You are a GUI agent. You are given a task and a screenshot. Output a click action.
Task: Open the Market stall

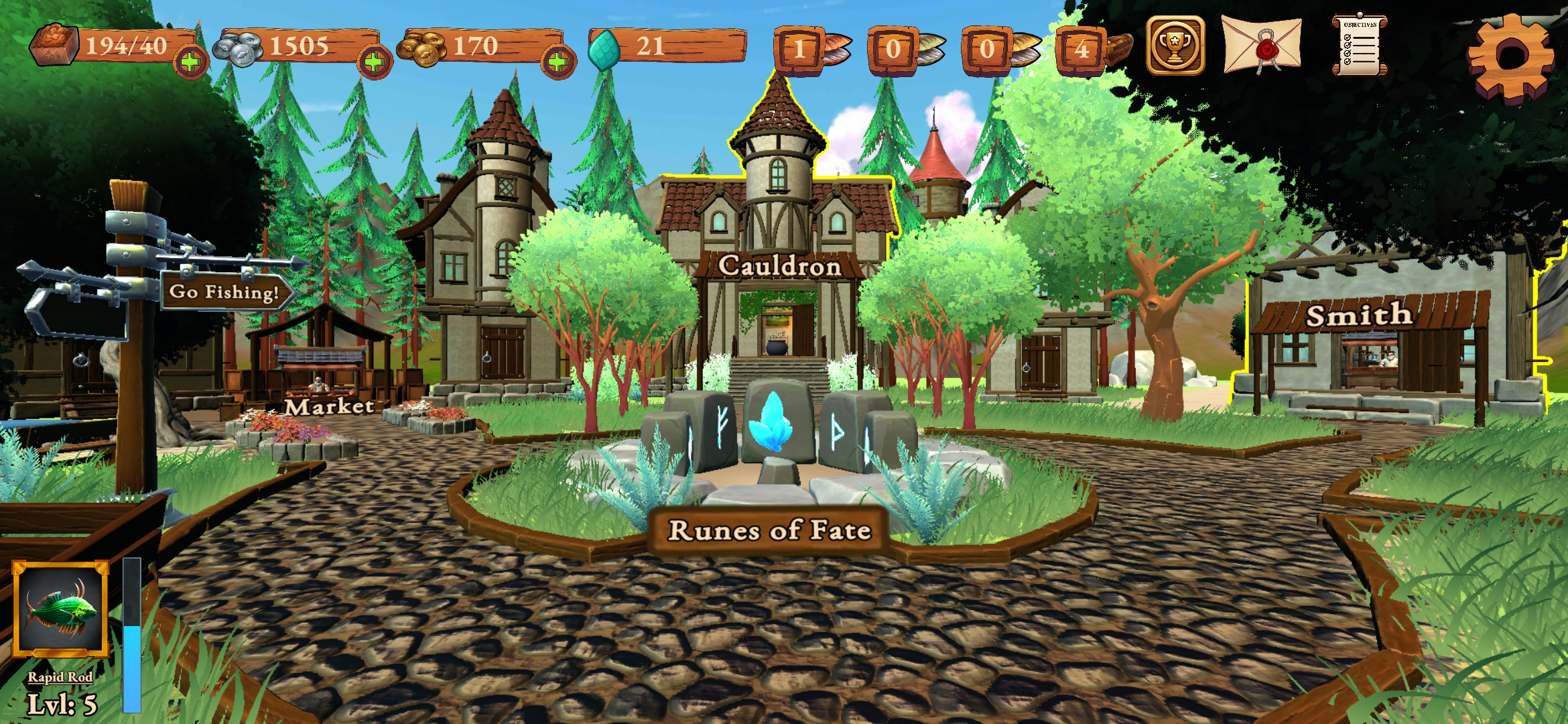tap(330, 406)
